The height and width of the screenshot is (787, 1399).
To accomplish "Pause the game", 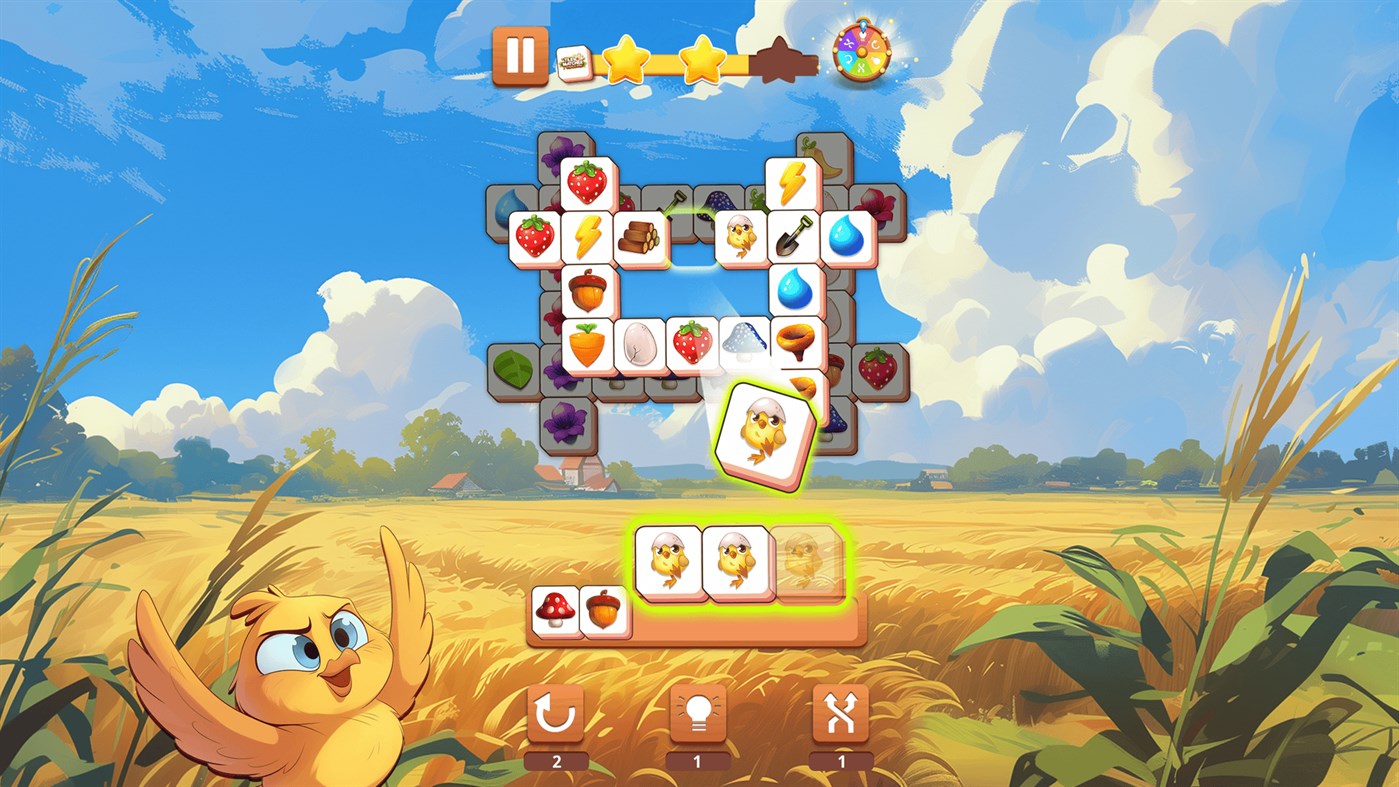I will click(x=518, y=55).
